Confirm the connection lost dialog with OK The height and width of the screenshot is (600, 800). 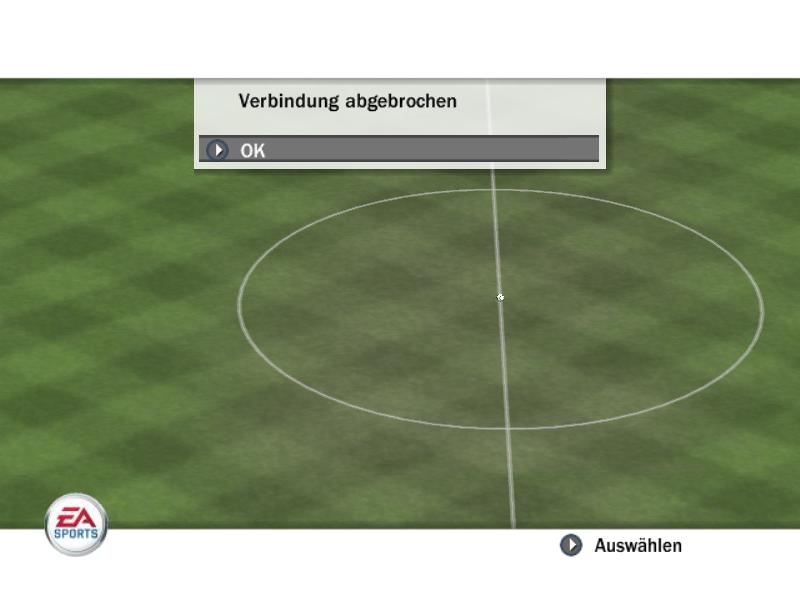coord(398,150)
